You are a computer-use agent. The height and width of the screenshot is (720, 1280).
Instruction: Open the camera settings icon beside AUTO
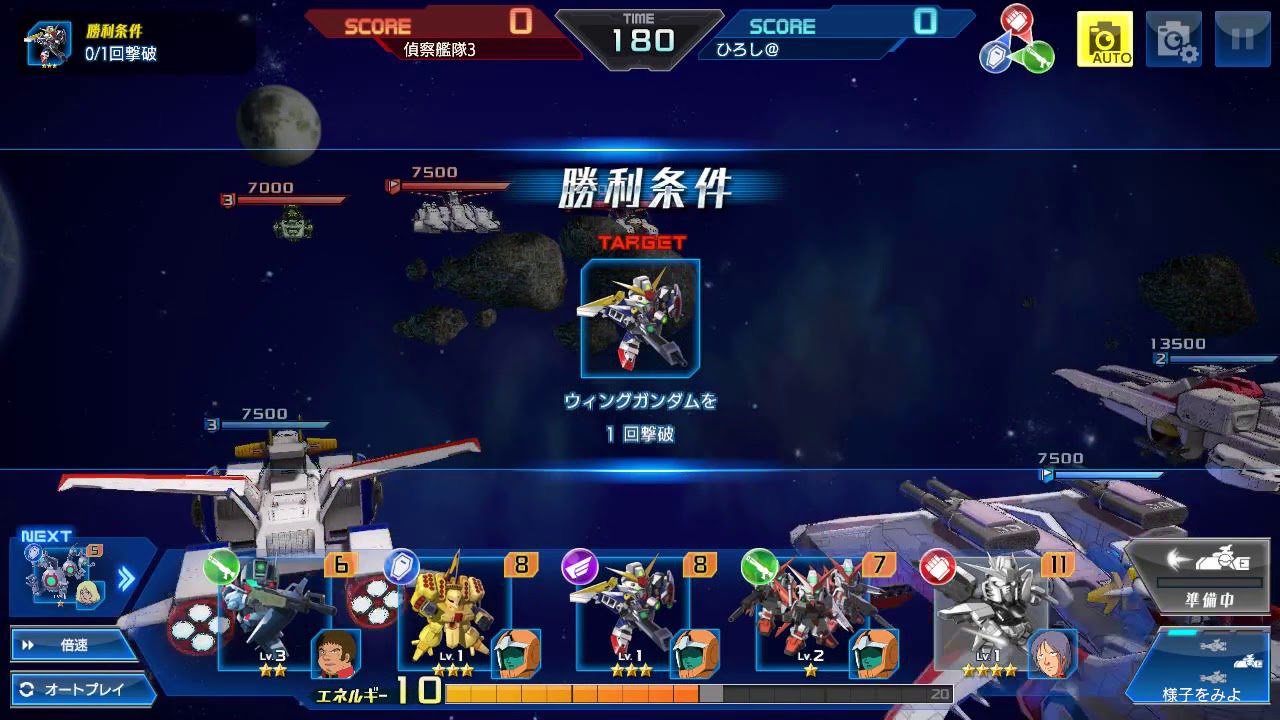[1175, 39]
